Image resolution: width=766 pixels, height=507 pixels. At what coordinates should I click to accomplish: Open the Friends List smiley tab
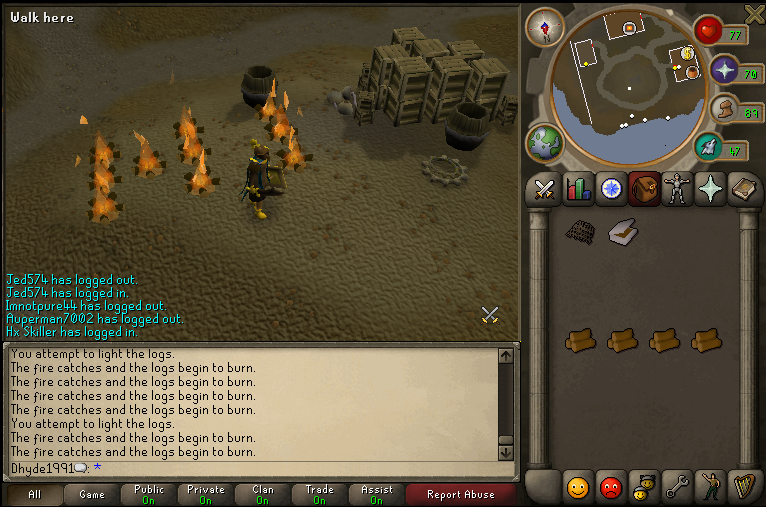[578, 487]
